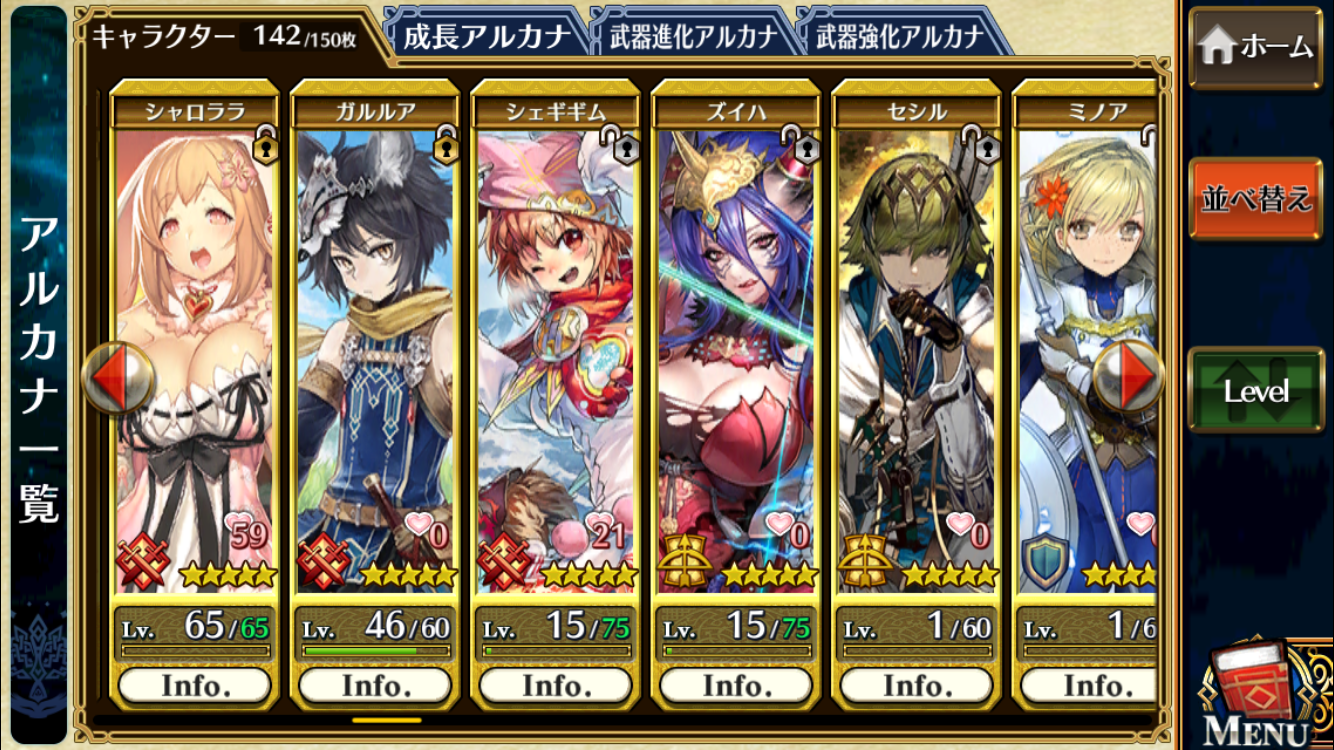Switch to the 武器進化アルカナ tab

(x=693, y=36)
